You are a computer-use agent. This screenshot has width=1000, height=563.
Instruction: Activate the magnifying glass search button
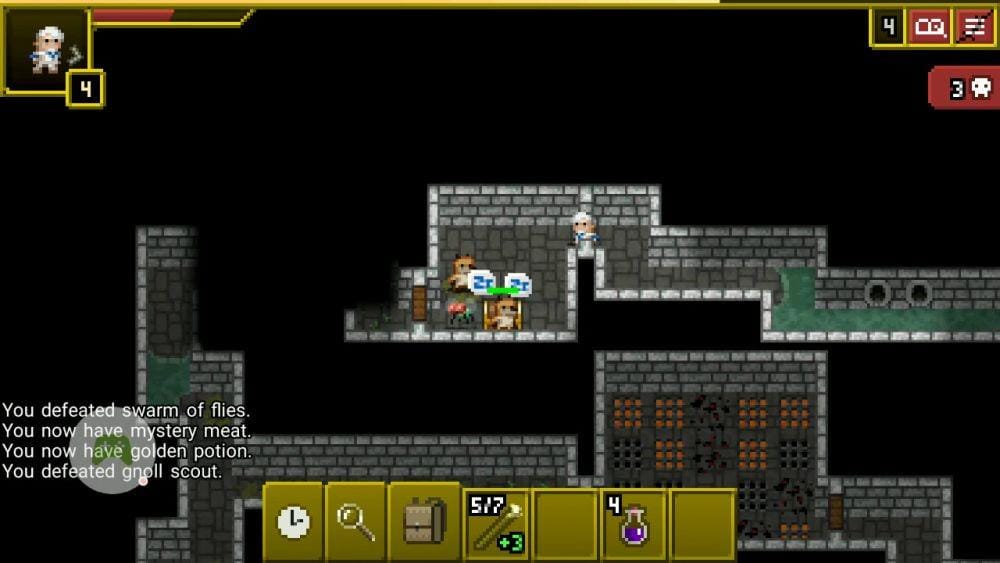pos(356,522)
